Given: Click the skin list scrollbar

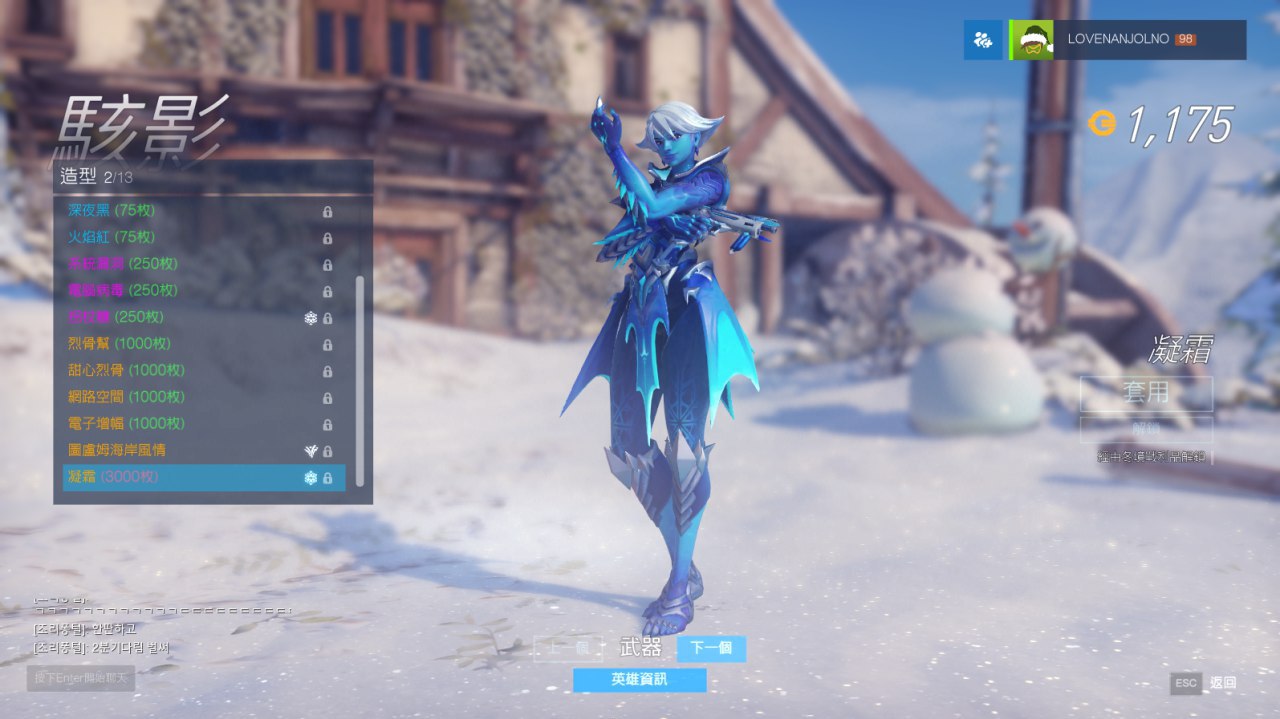Looking at the screenshot, I should (x=359, y=380).
